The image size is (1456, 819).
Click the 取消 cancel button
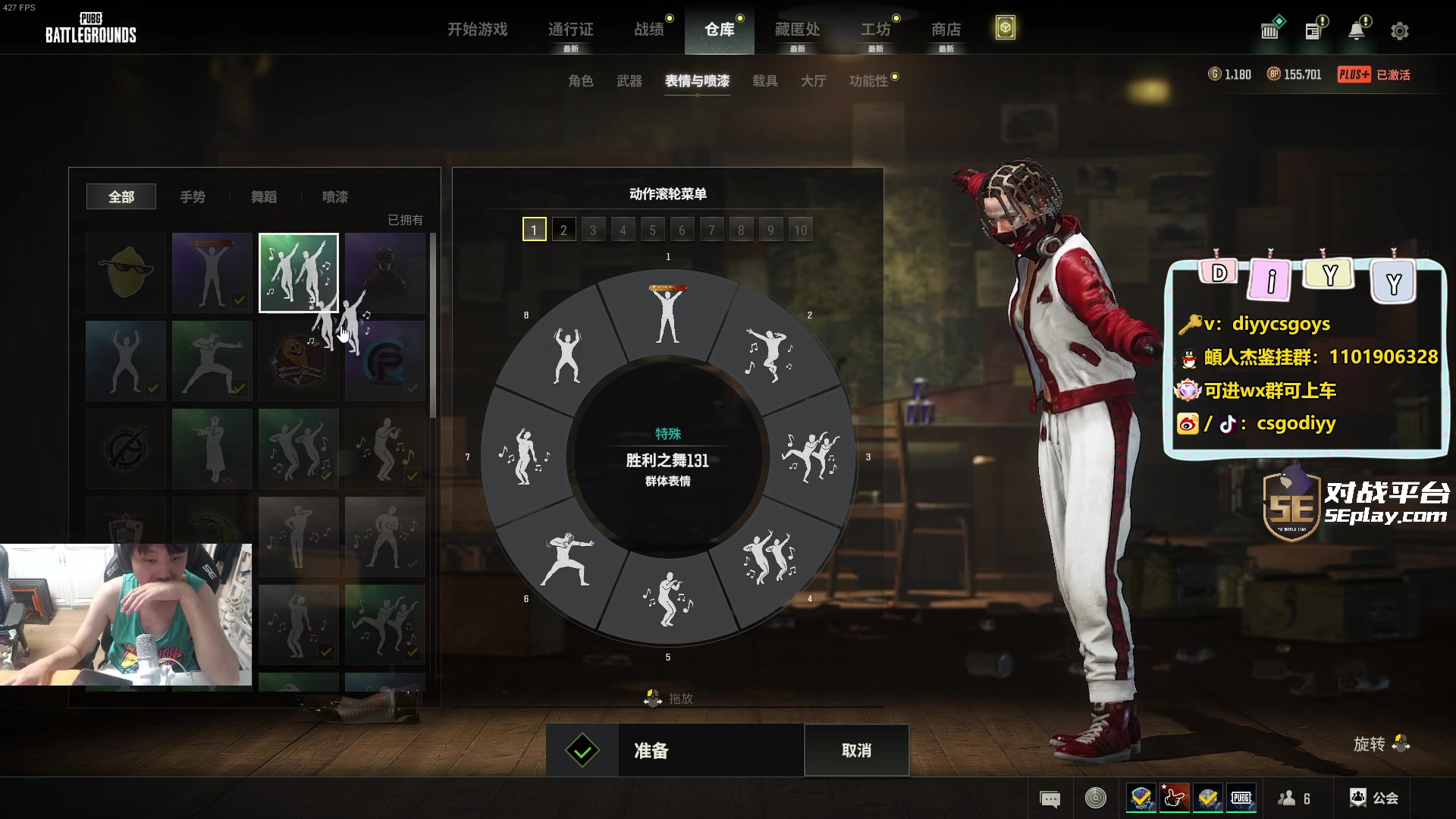click(856, 751)
